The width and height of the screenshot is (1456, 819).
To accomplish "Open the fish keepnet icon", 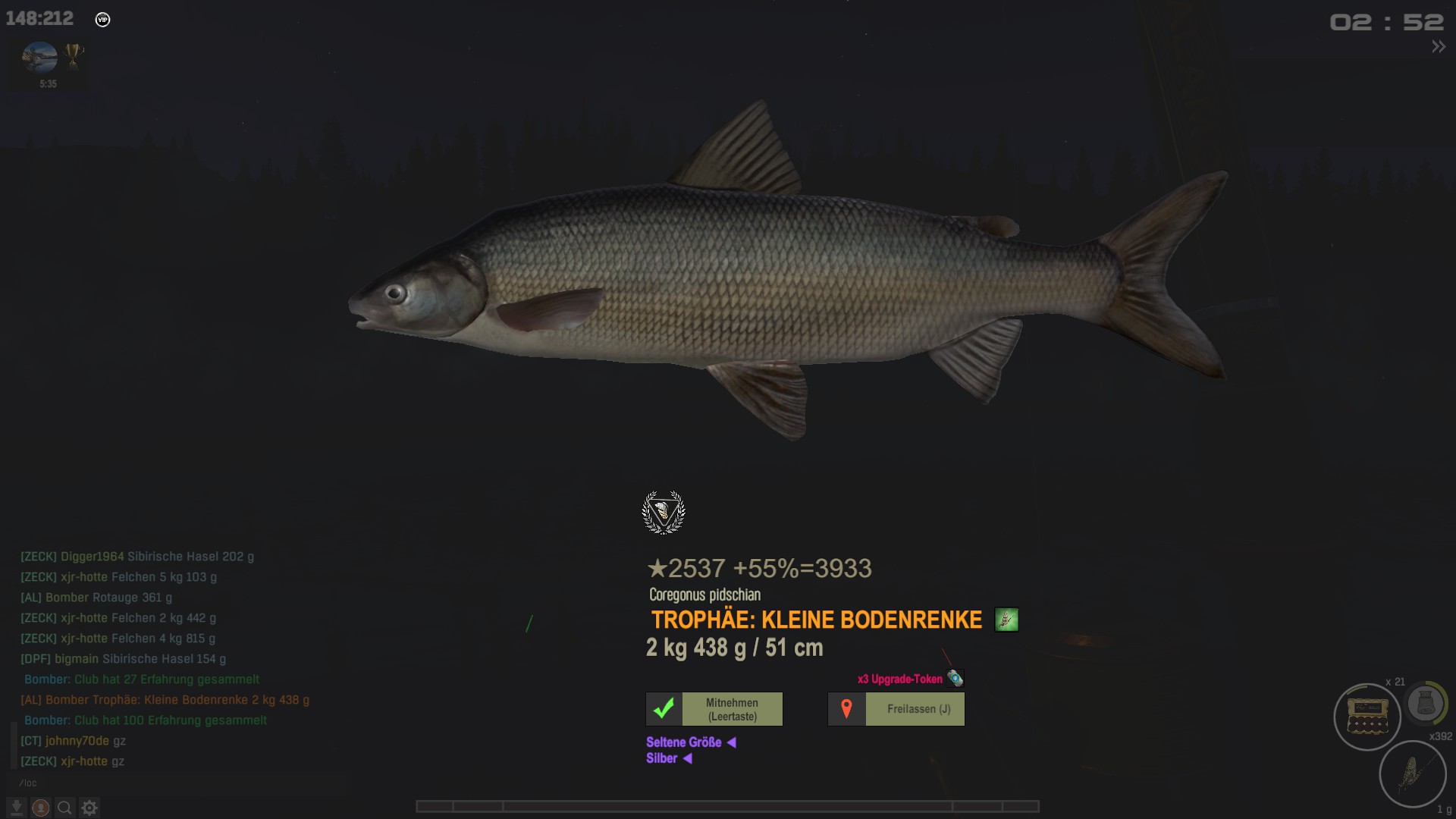I will point(1426,704).
